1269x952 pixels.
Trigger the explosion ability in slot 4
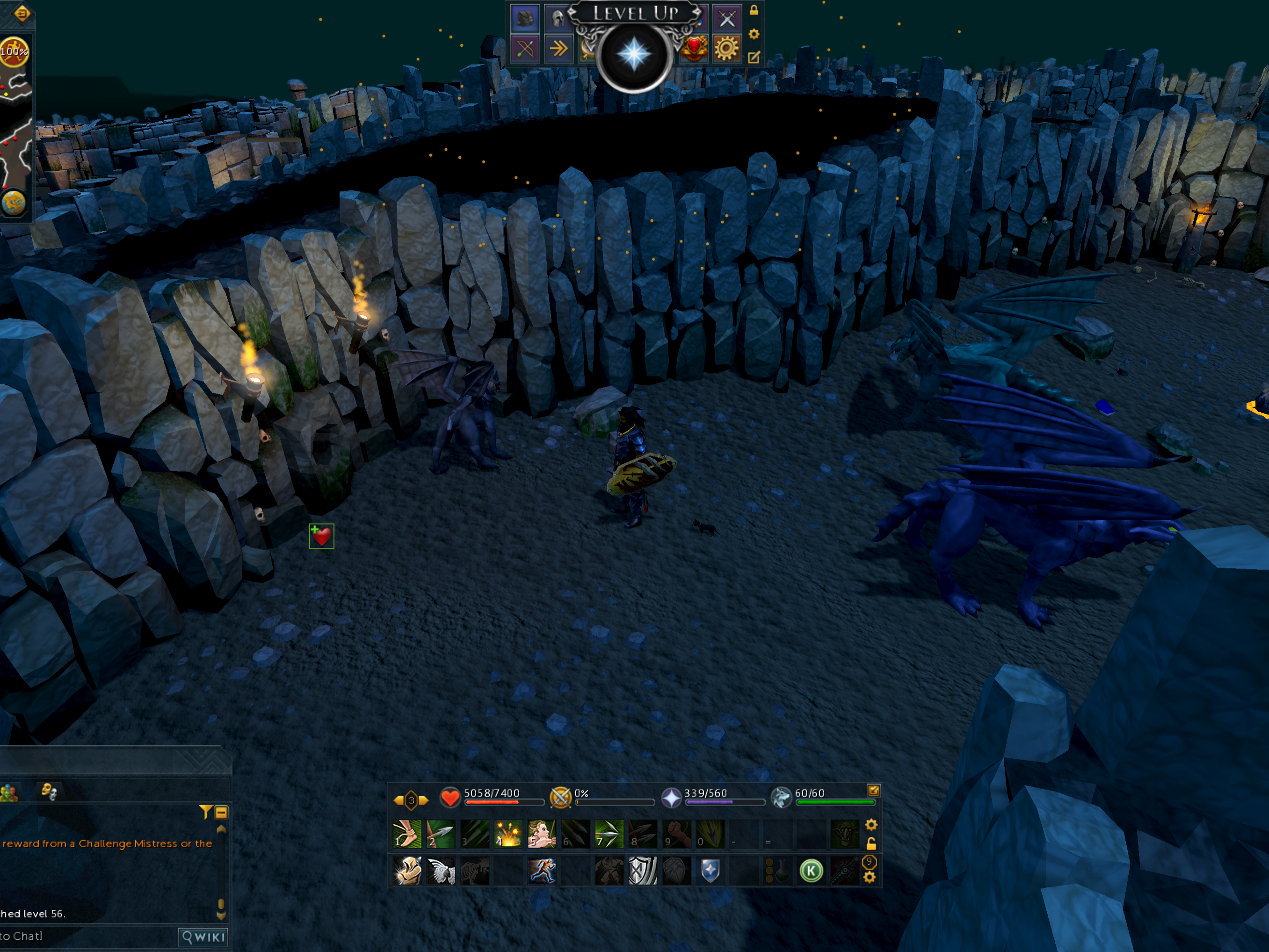508,834
